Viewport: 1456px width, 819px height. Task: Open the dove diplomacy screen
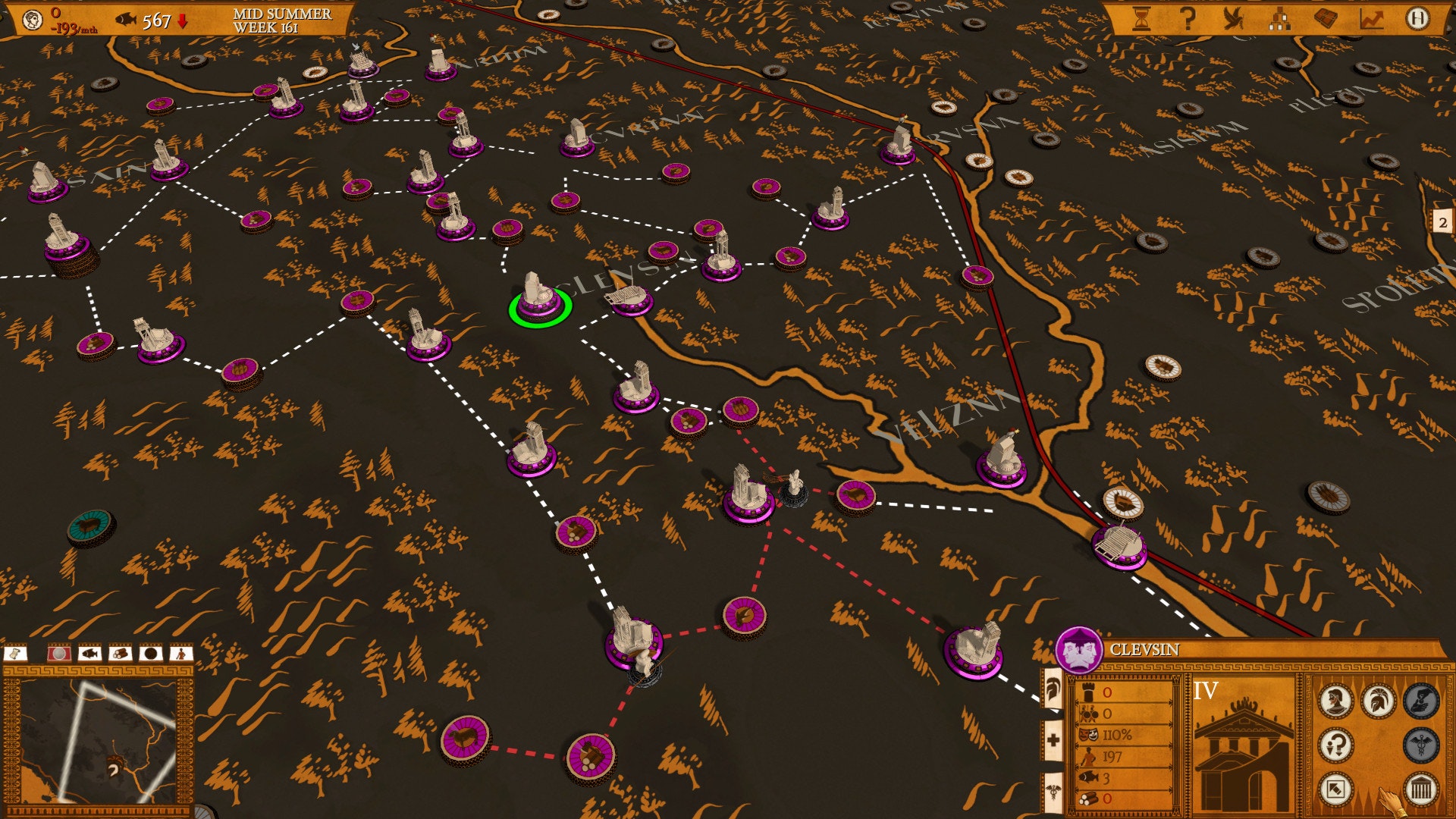click(1234, 19)
